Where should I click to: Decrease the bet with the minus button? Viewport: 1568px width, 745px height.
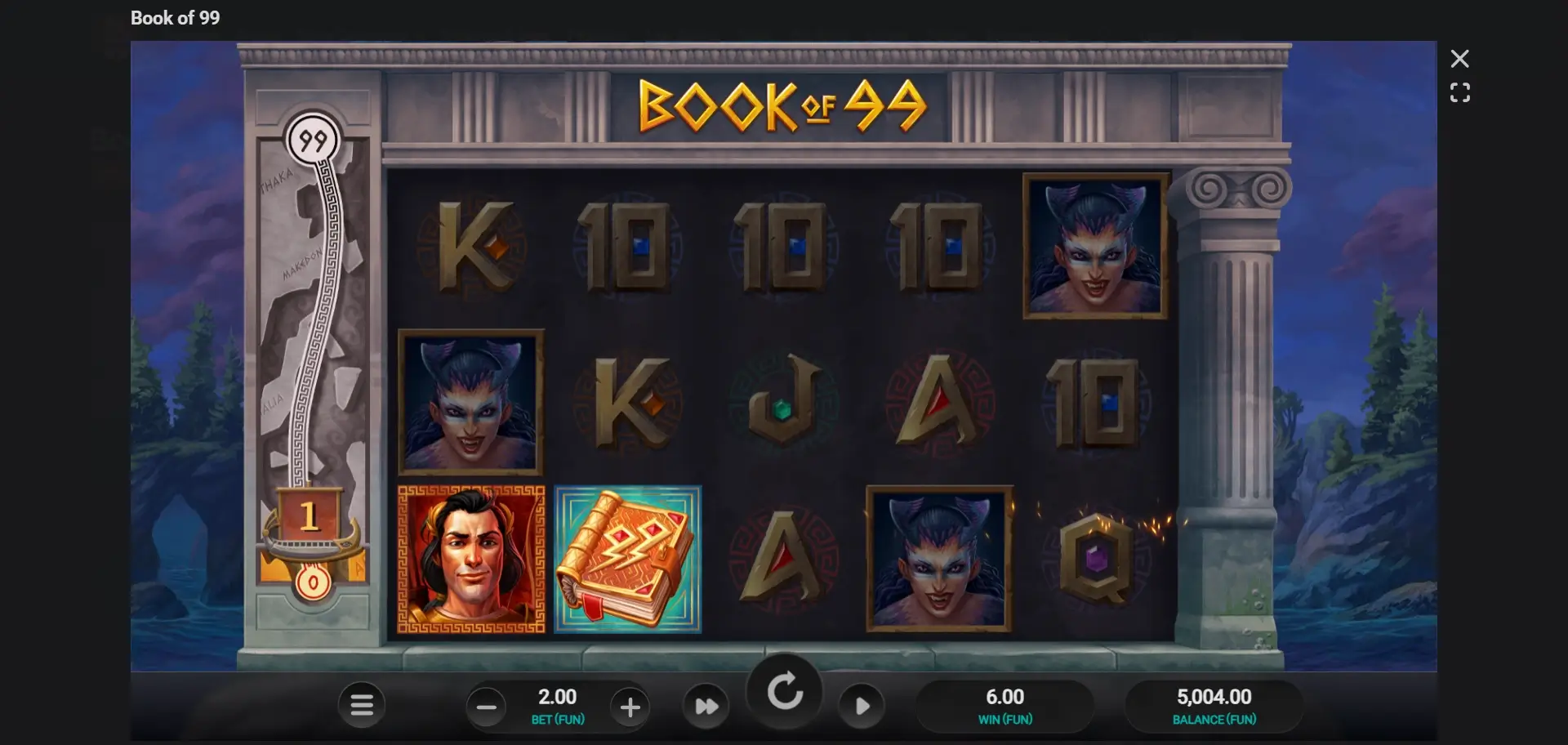click(486, 707)
